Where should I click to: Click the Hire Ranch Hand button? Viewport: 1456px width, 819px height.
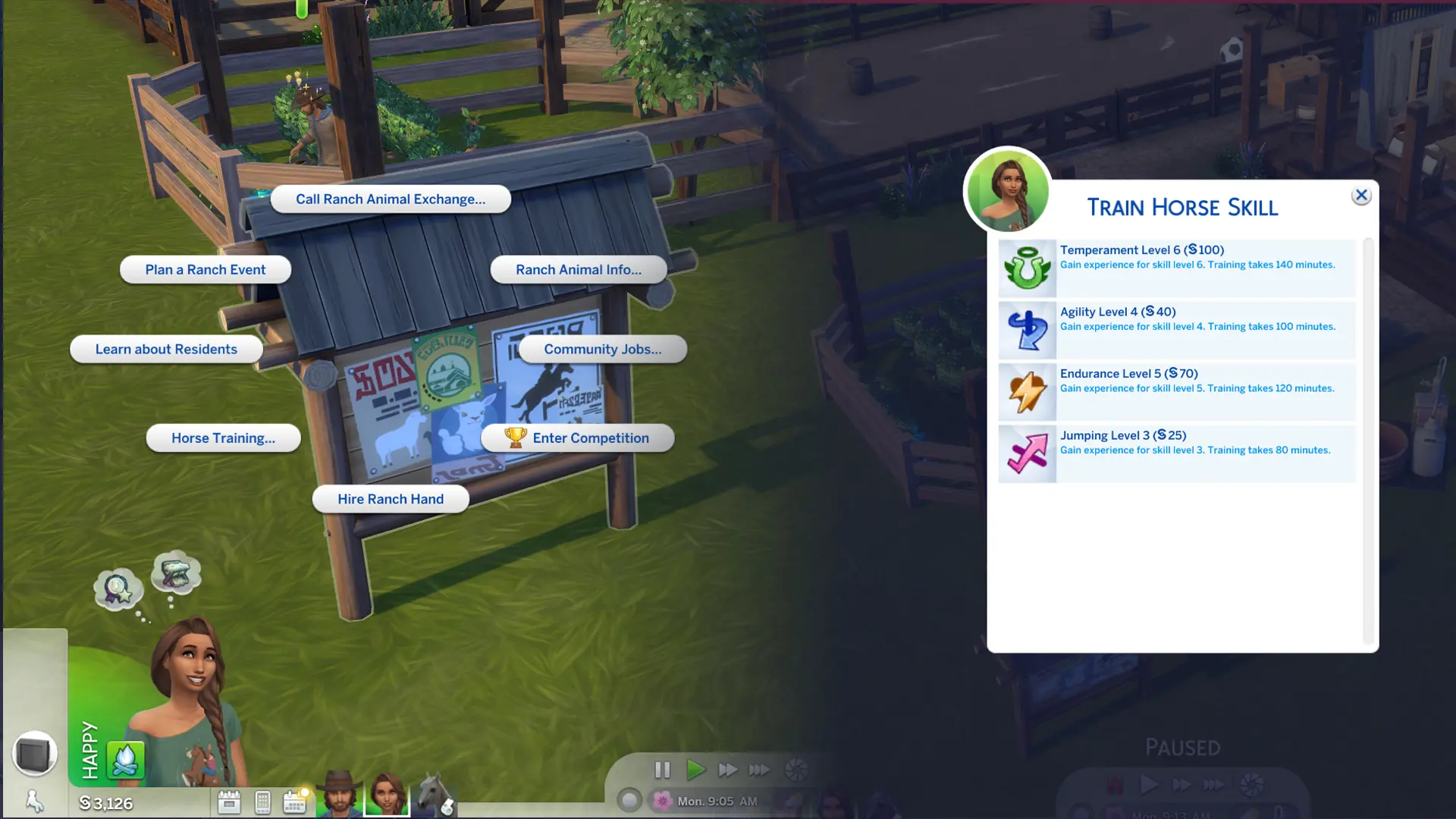(390, 498)
